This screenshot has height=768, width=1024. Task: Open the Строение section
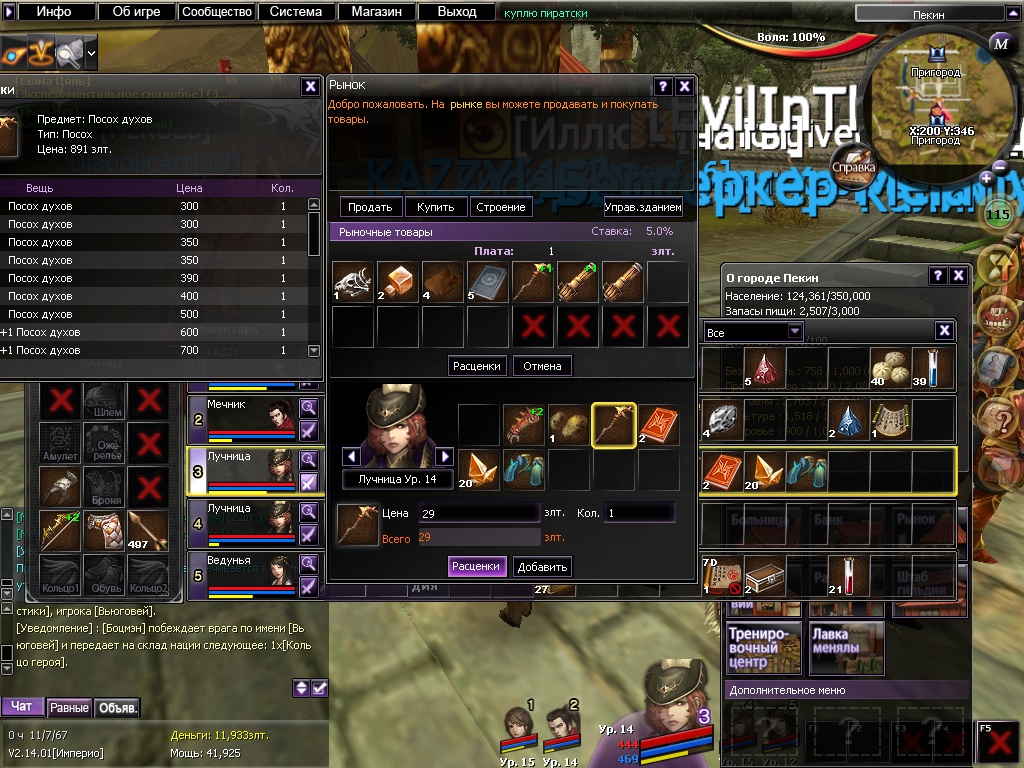tap(501, 207)
